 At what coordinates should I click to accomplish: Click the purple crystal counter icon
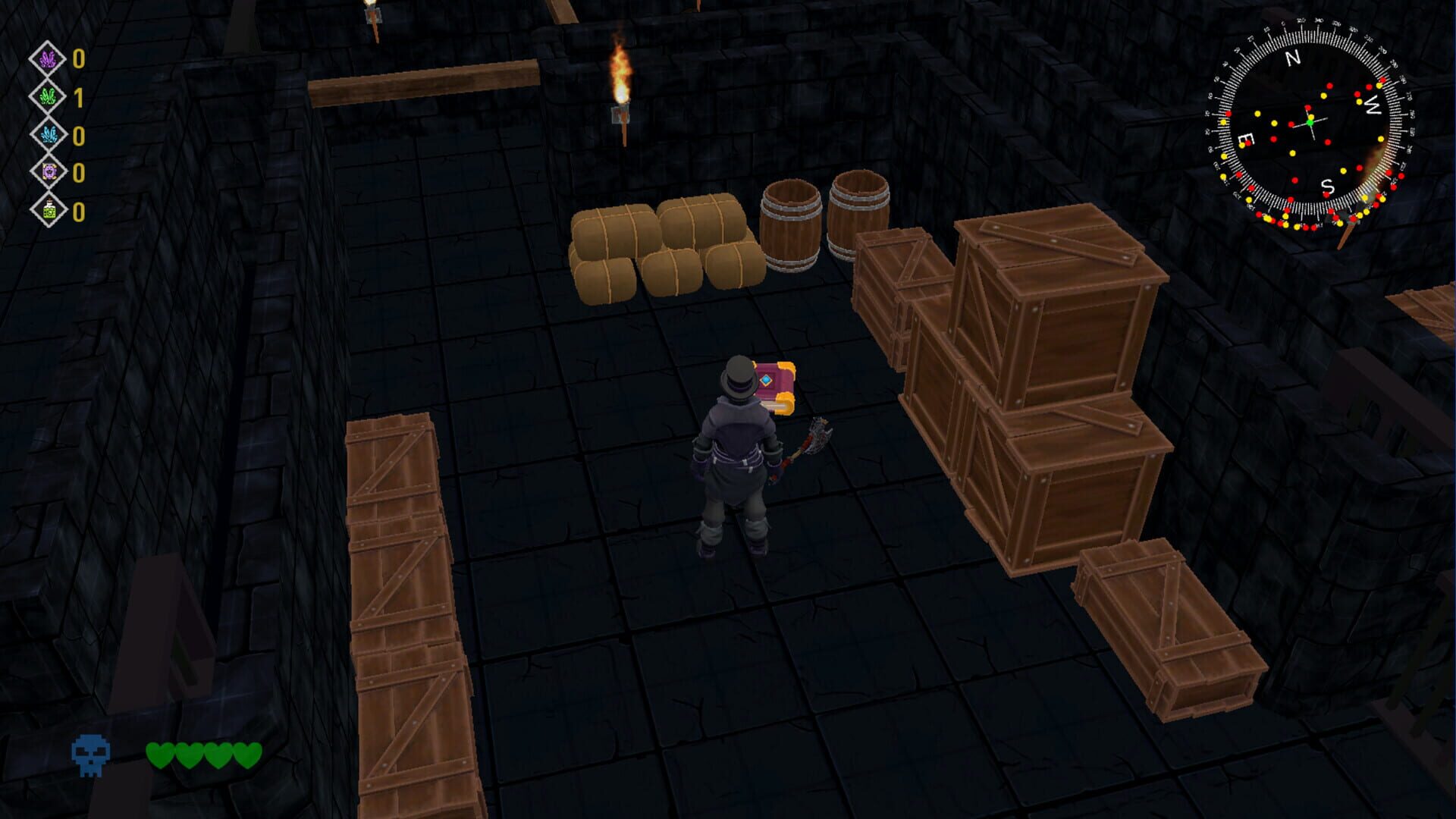pos(47,61)
